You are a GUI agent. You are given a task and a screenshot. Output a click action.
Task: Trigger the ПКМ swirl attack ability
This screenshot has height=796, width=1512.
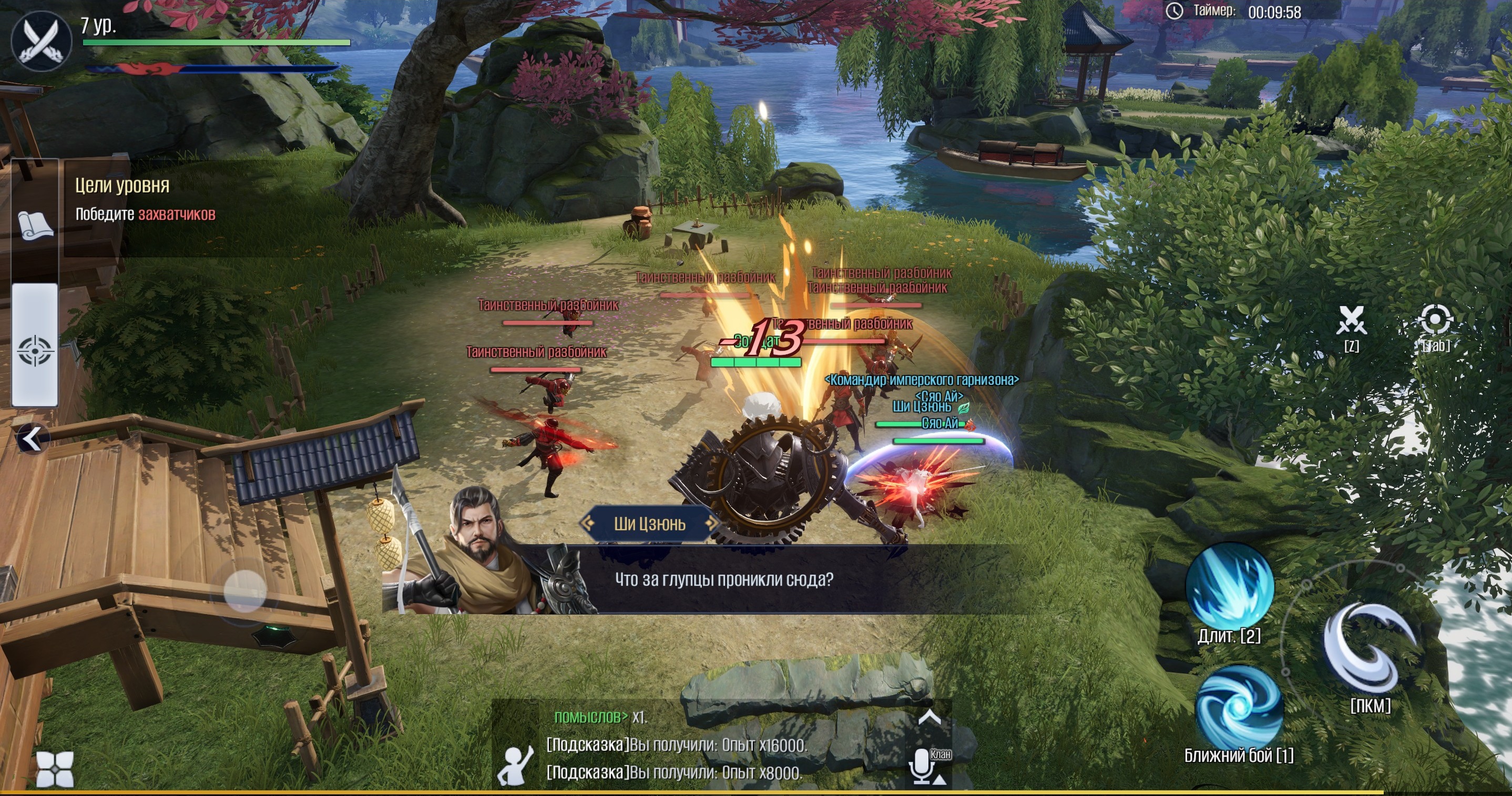(x=1370, y=649)
